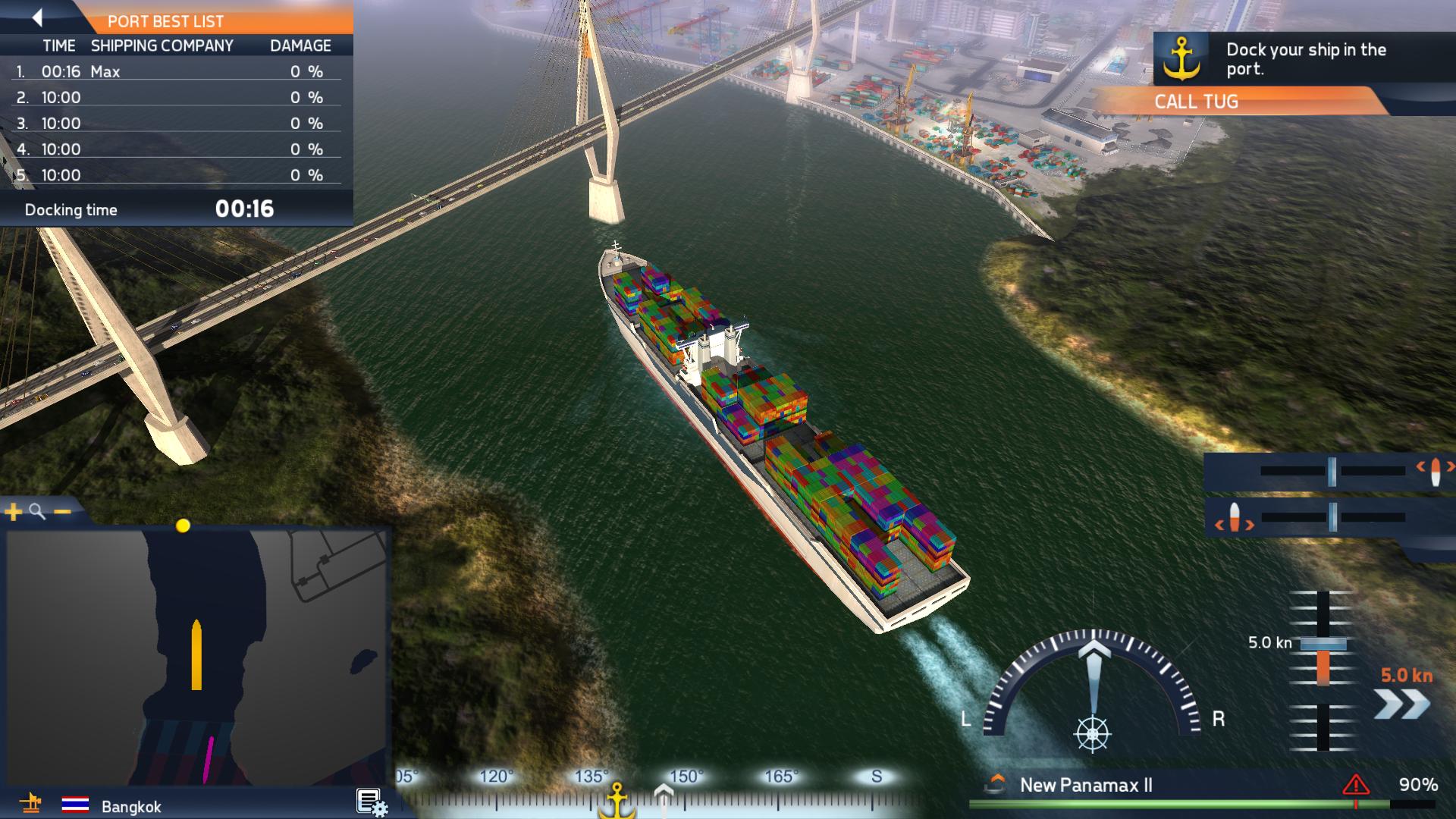Image resolution: width=1456 pixels, height=819 pixels.
Task: Zoom in the minimap with the plus icon
Action: point(12,513)
